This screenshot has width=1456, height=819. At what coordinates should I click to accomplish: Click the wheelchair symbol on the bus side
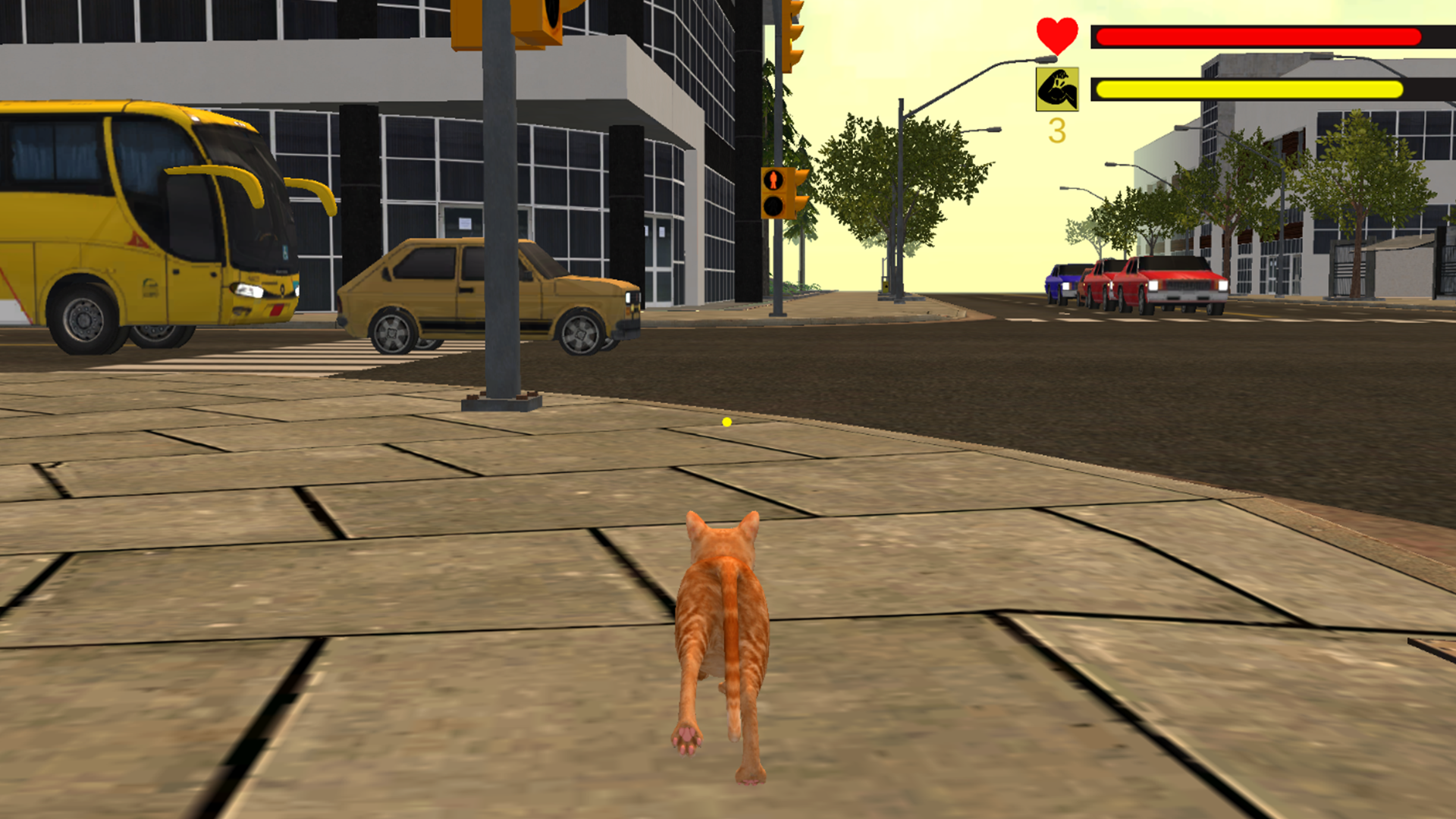tap(285, 254)
